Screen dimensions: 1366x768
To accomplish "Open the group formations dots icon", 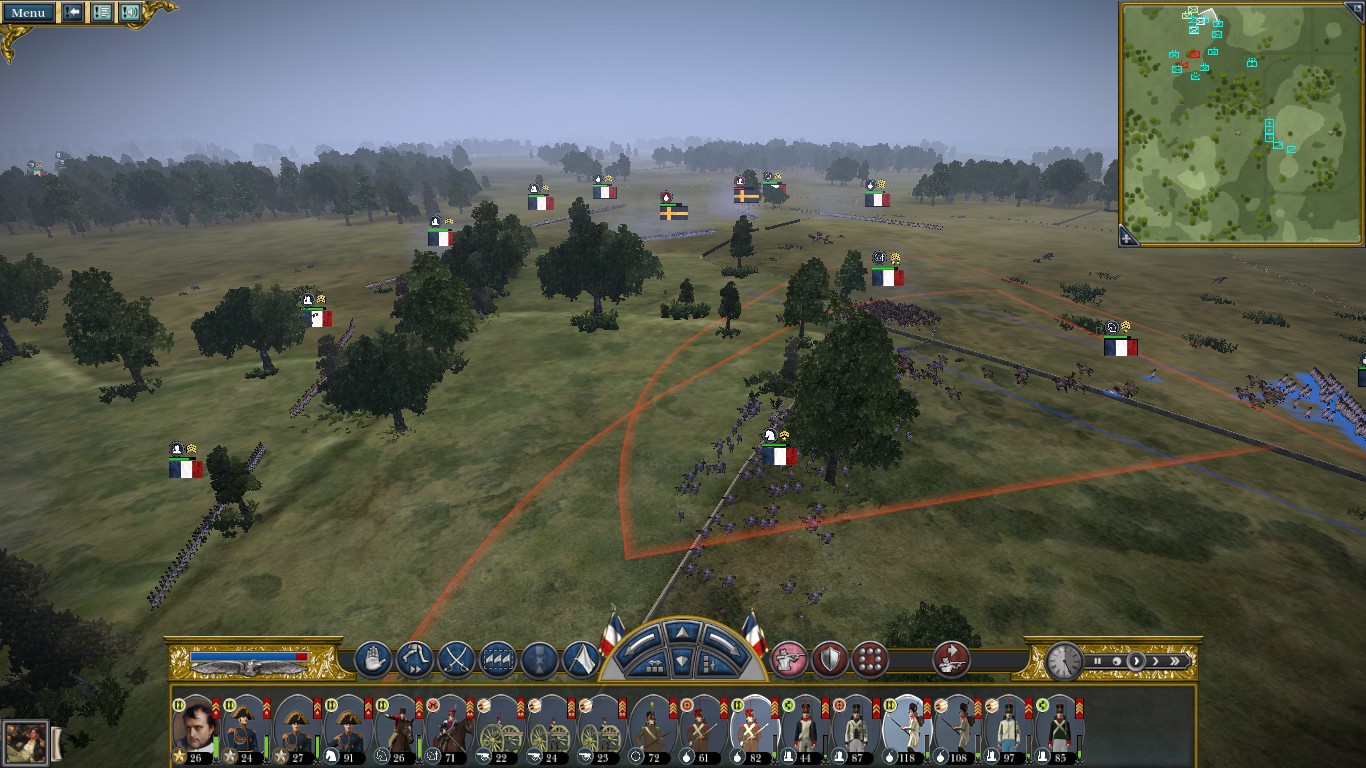I will click(871, 659).
